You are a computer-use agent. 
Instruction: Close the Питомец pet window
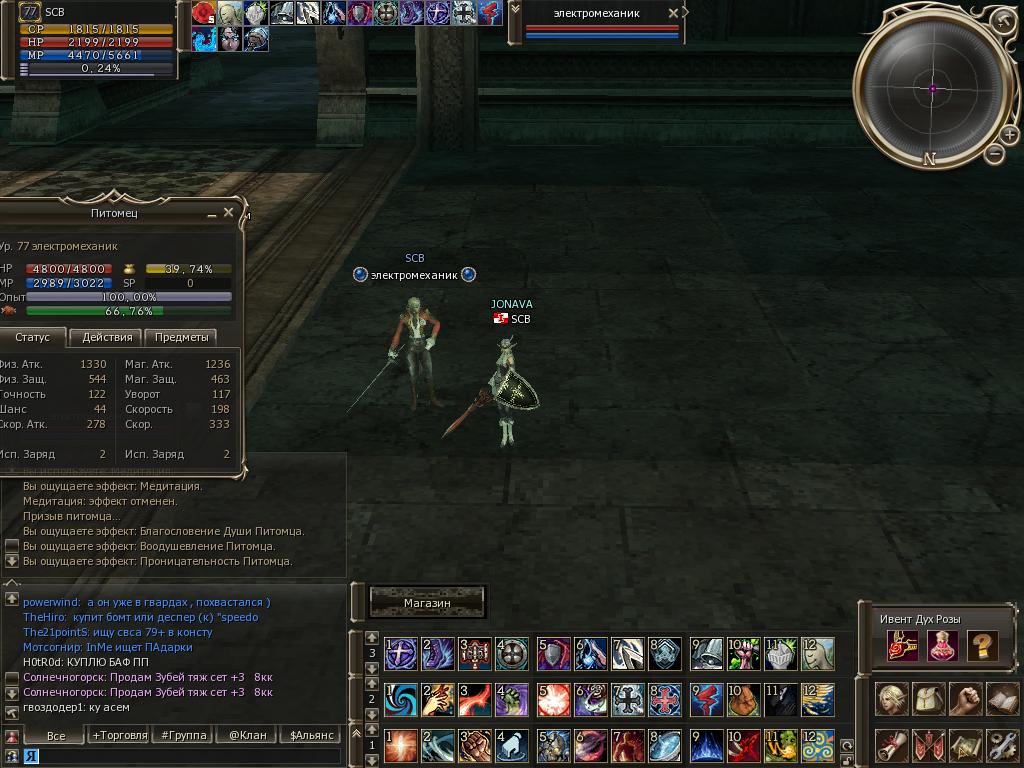(228, 213)
